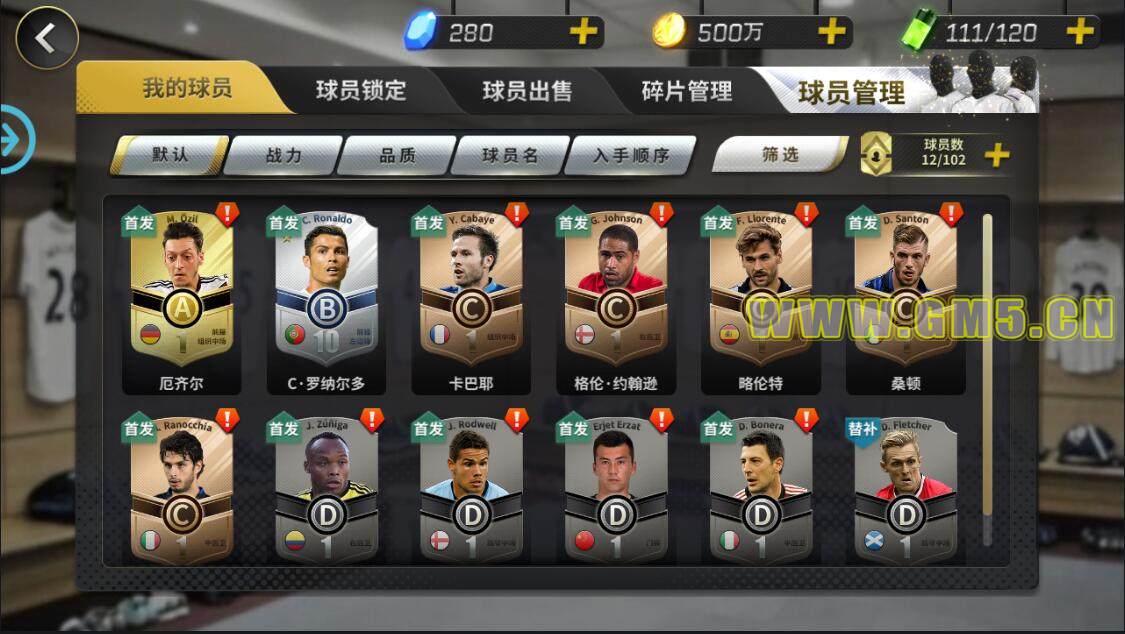1125x634 pixels.
Task: Expand the player roster capacity
Action: pyautogui.click(x=997, y=155)
